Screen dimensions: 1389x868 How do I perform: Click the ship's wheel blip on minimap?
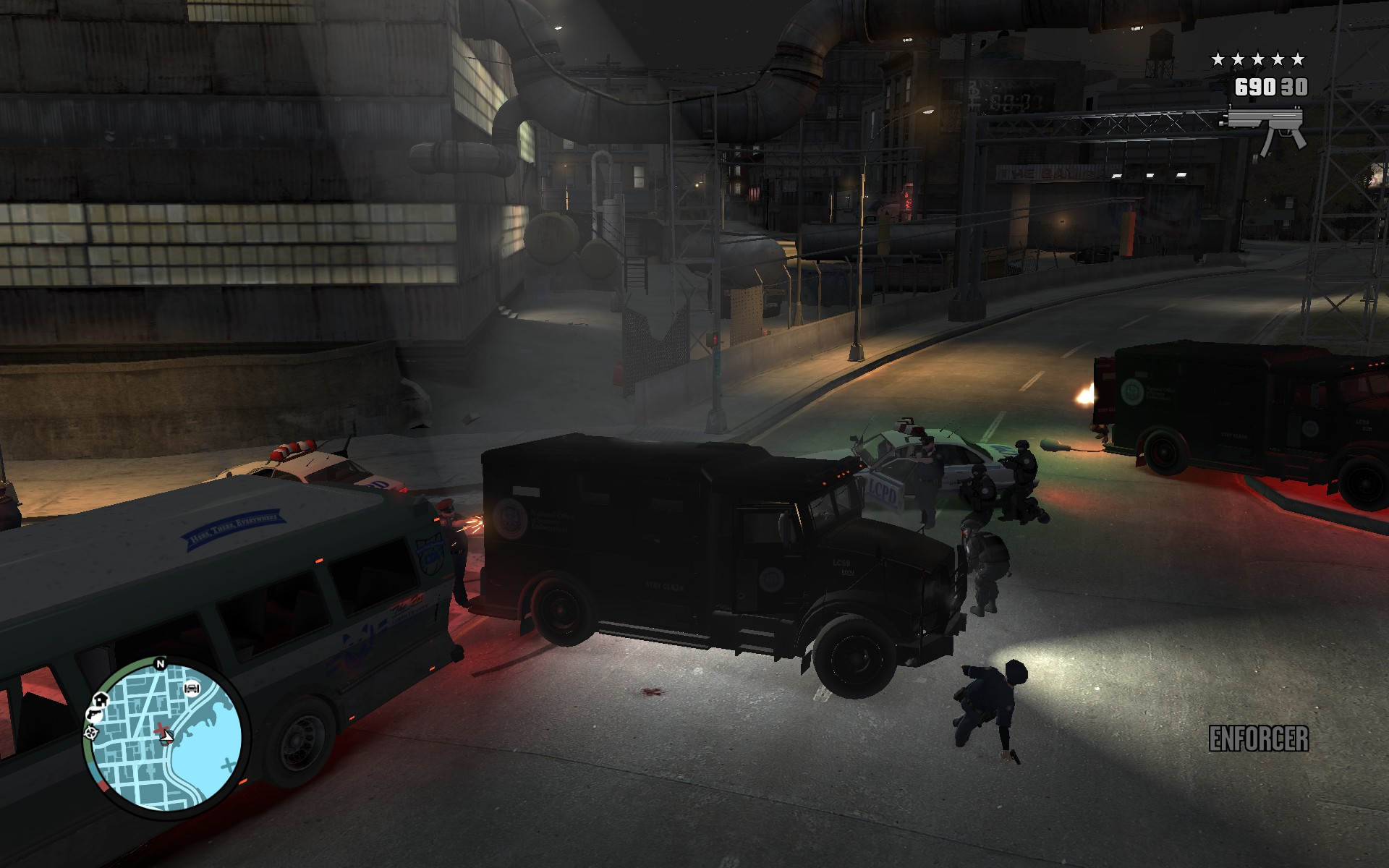(x=91, y=733)
